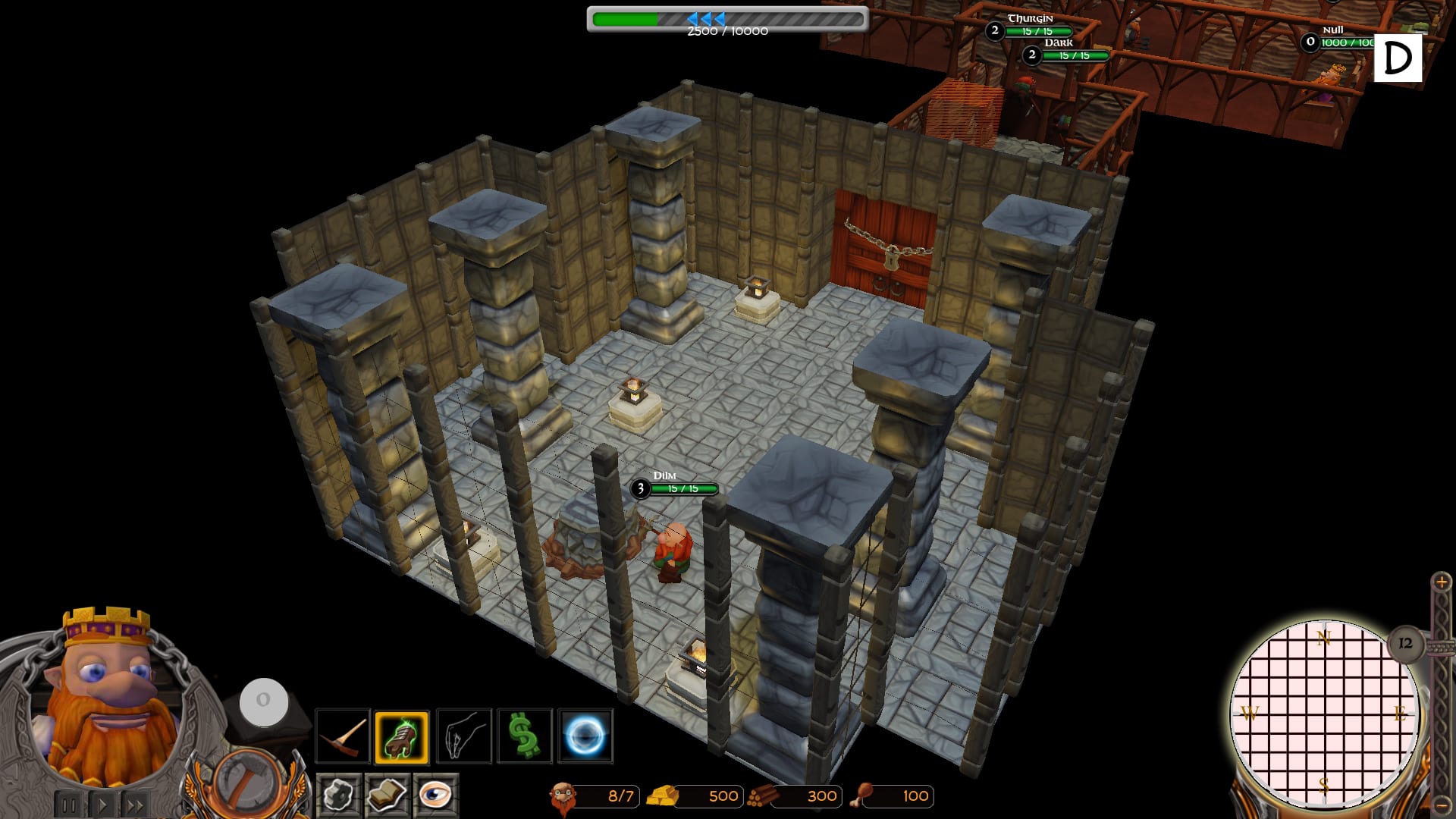Image resolution: width=1456 pixels, height=819 pixels.
Task: Open the book journal button
Action: [x=387, y=795]
